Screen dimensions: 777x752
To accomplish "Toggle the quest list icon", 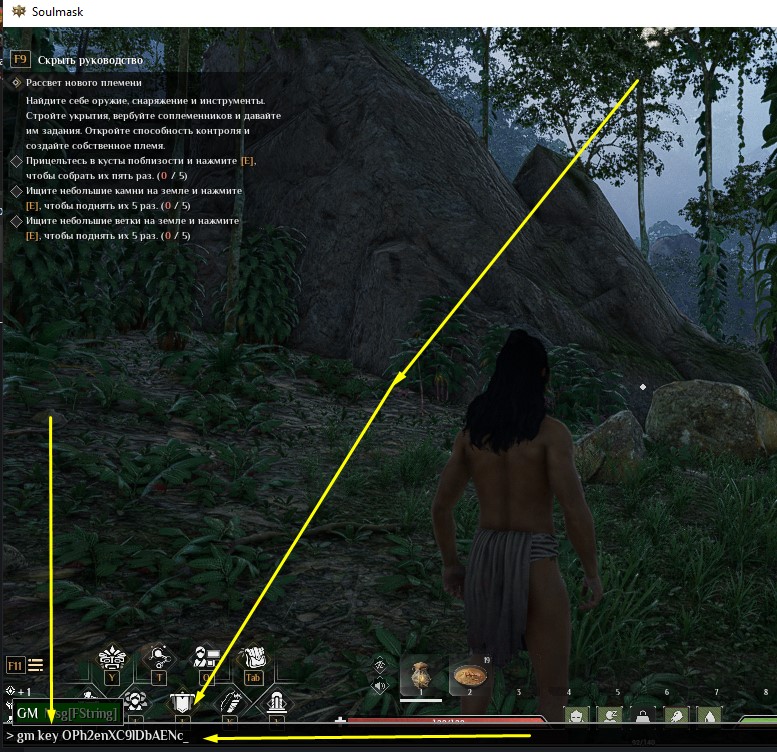I will click(x=36, y=665).
